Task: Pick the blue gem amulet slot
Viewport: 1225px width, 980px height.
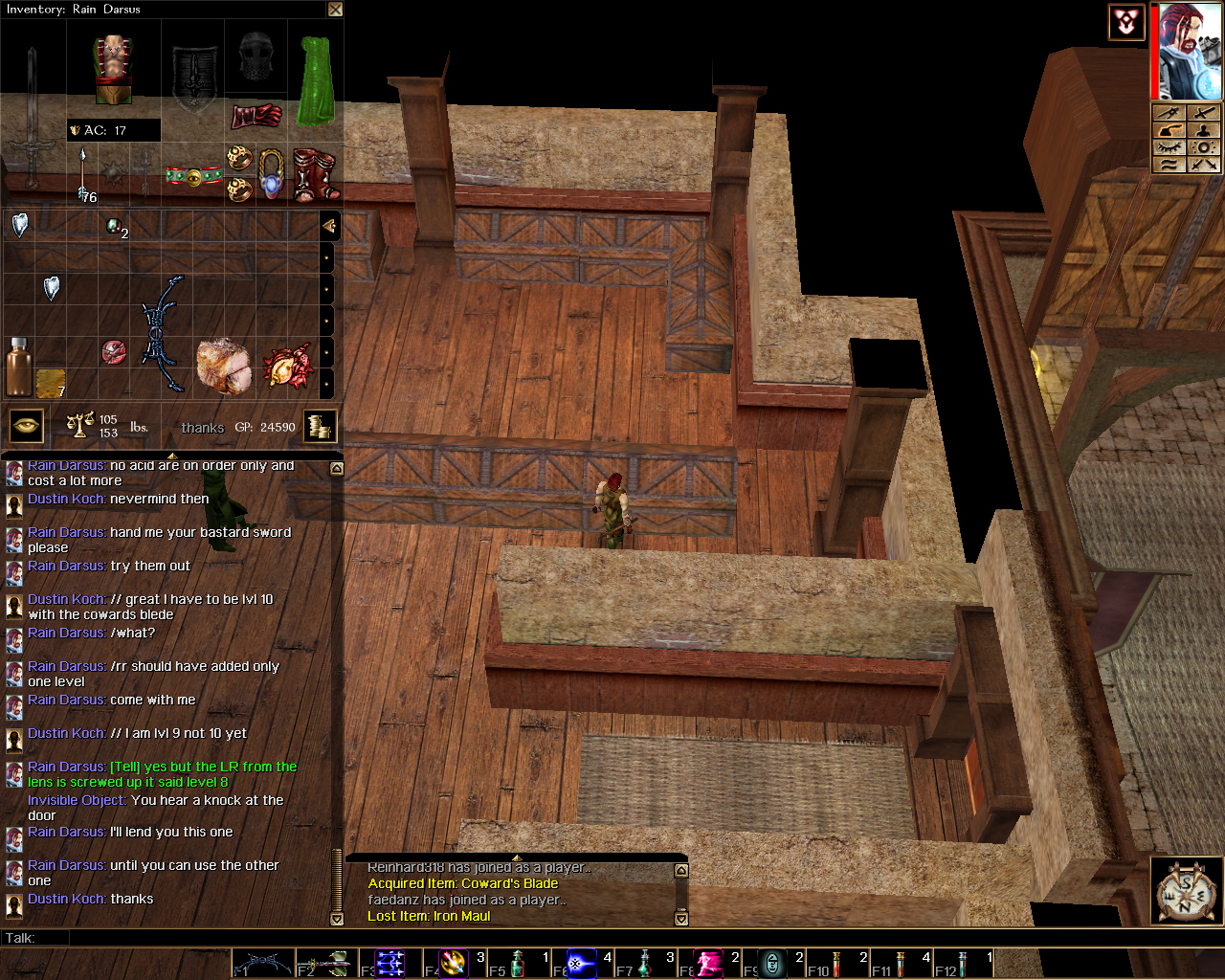Action: pyautogui.click(x=272, y=174)
